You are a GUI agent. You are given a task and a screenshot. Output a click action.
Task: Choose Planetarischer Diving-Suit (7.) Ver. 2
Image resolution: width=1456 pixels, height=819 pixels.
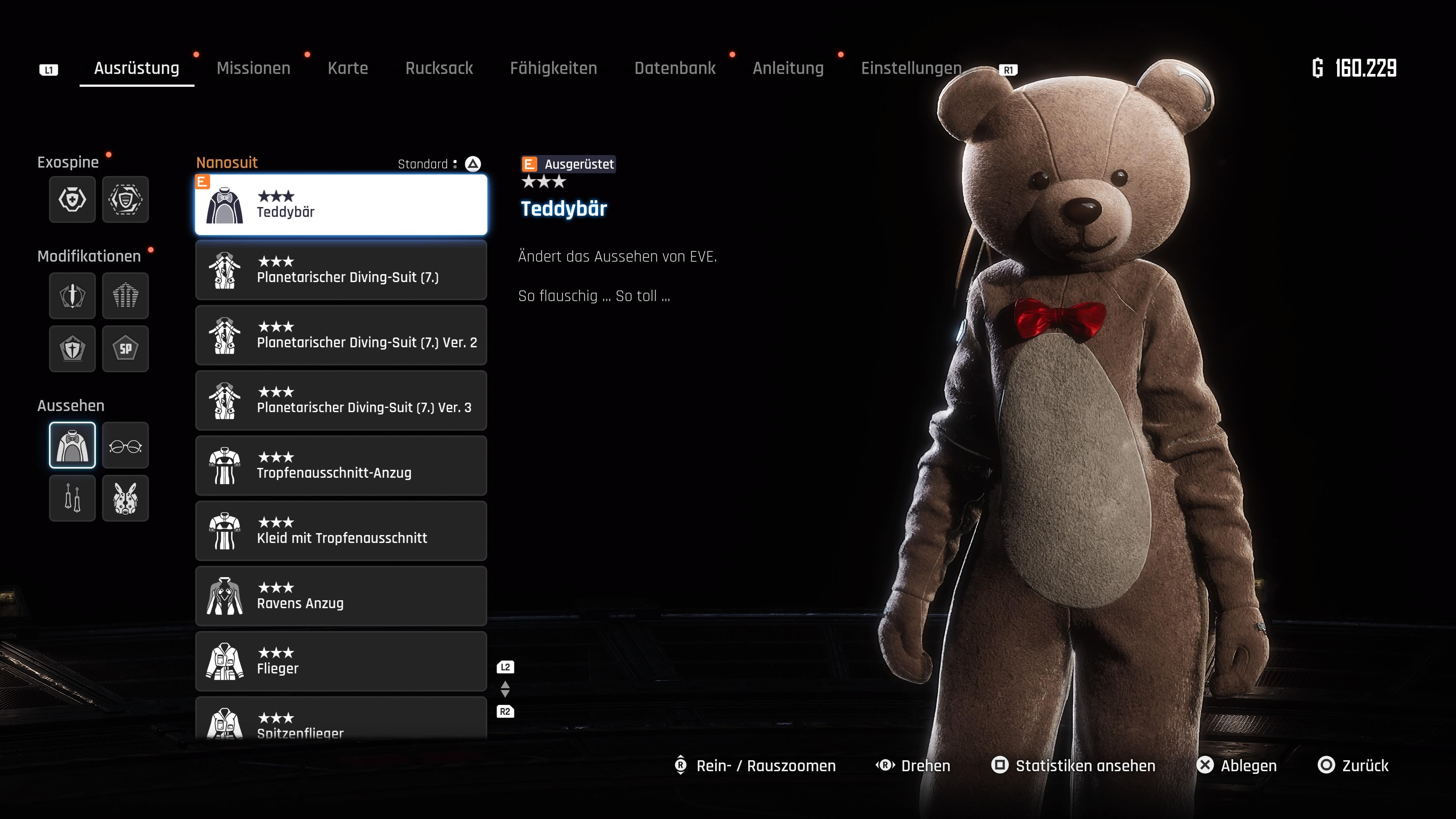click(341, 335)
